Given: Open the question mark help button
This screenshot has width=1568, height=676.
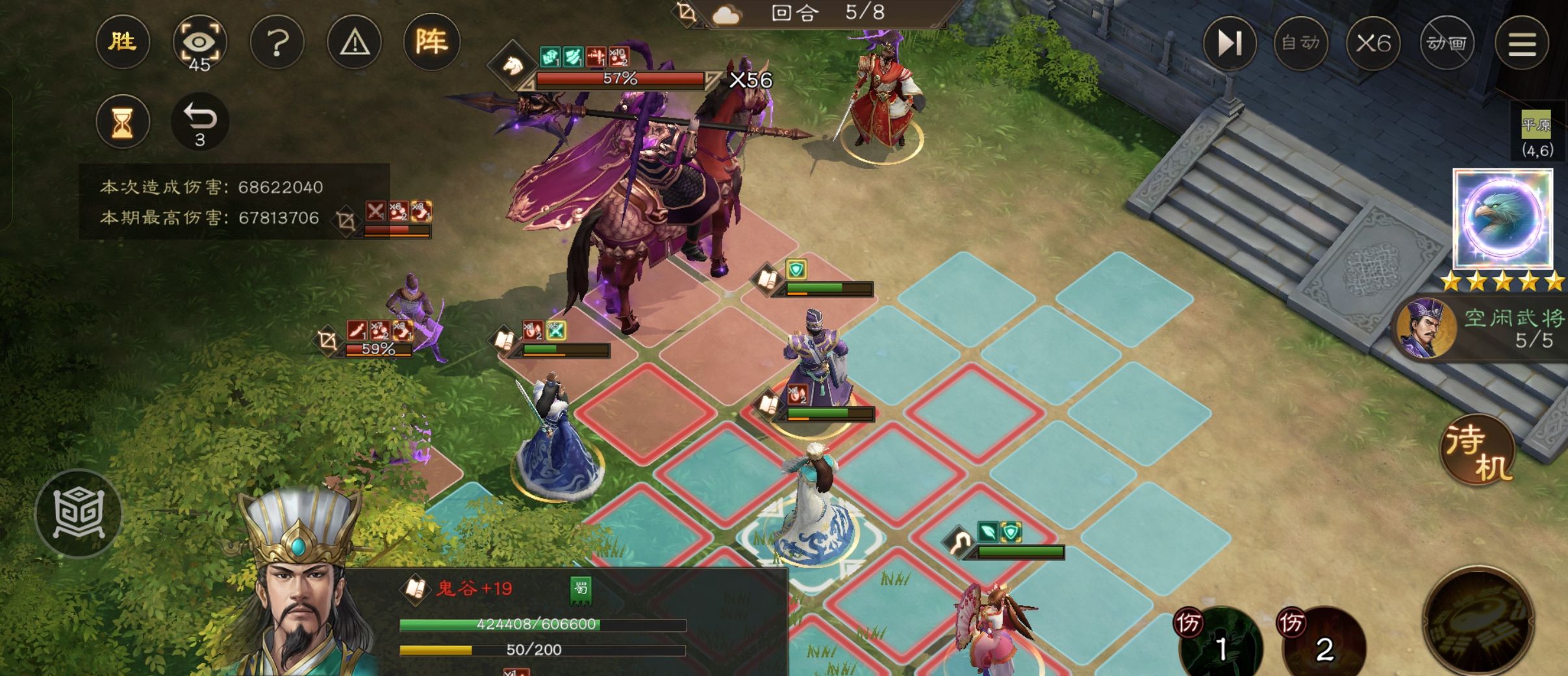Looking at the screenshot, I should [x=277, y=44].
